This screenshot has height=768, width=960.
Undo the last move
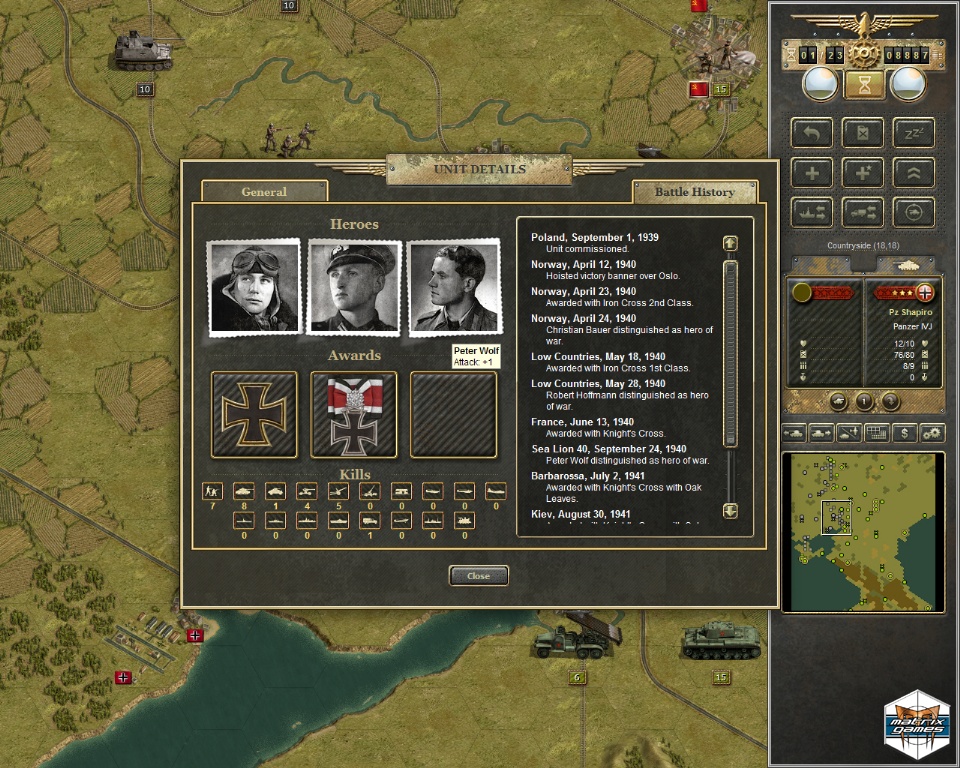pos(812,133)
